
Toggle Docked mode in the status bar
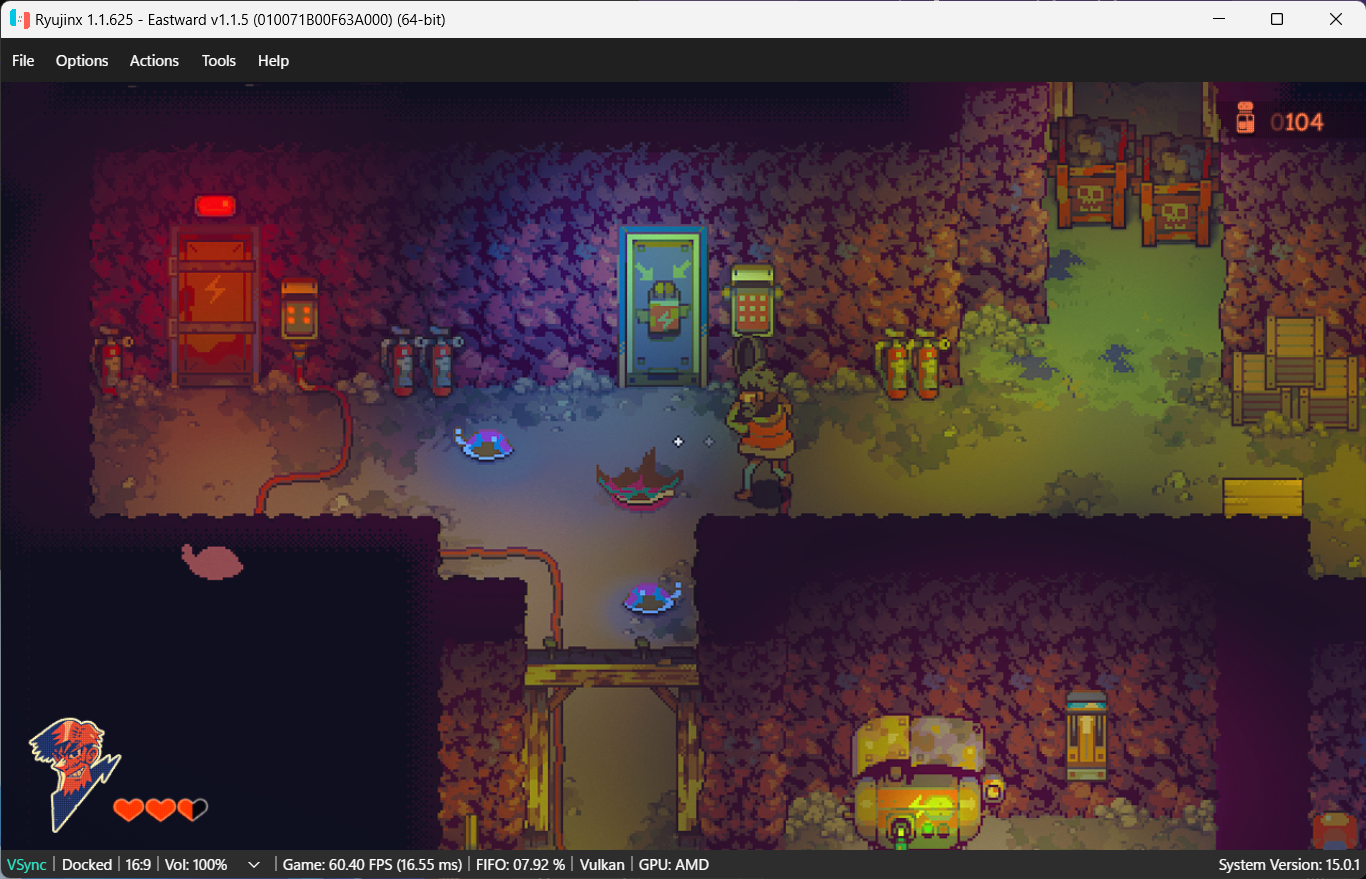click(x=87, y=864)
